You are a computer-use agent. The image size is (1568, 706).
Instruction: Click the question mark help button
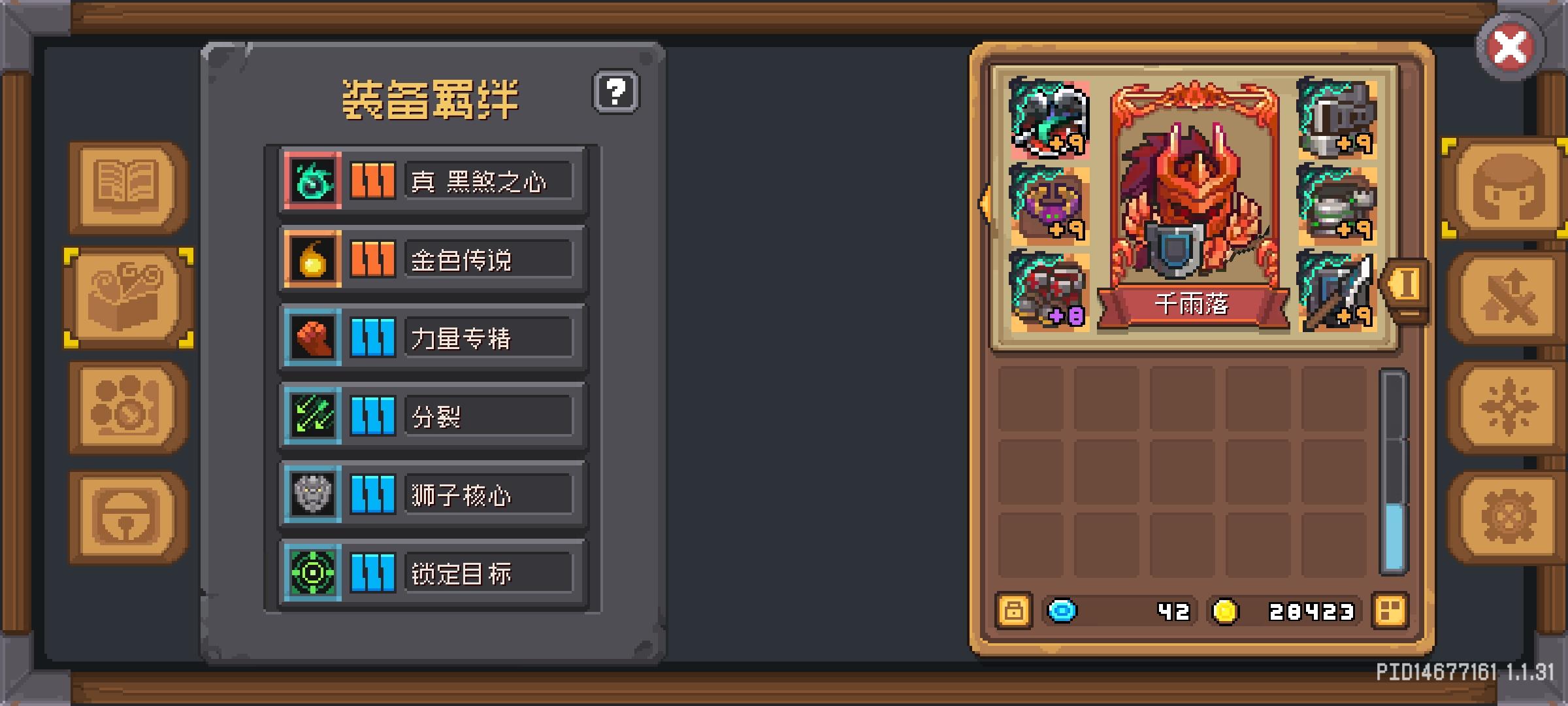pyautogui.click(x=617, y=92)
